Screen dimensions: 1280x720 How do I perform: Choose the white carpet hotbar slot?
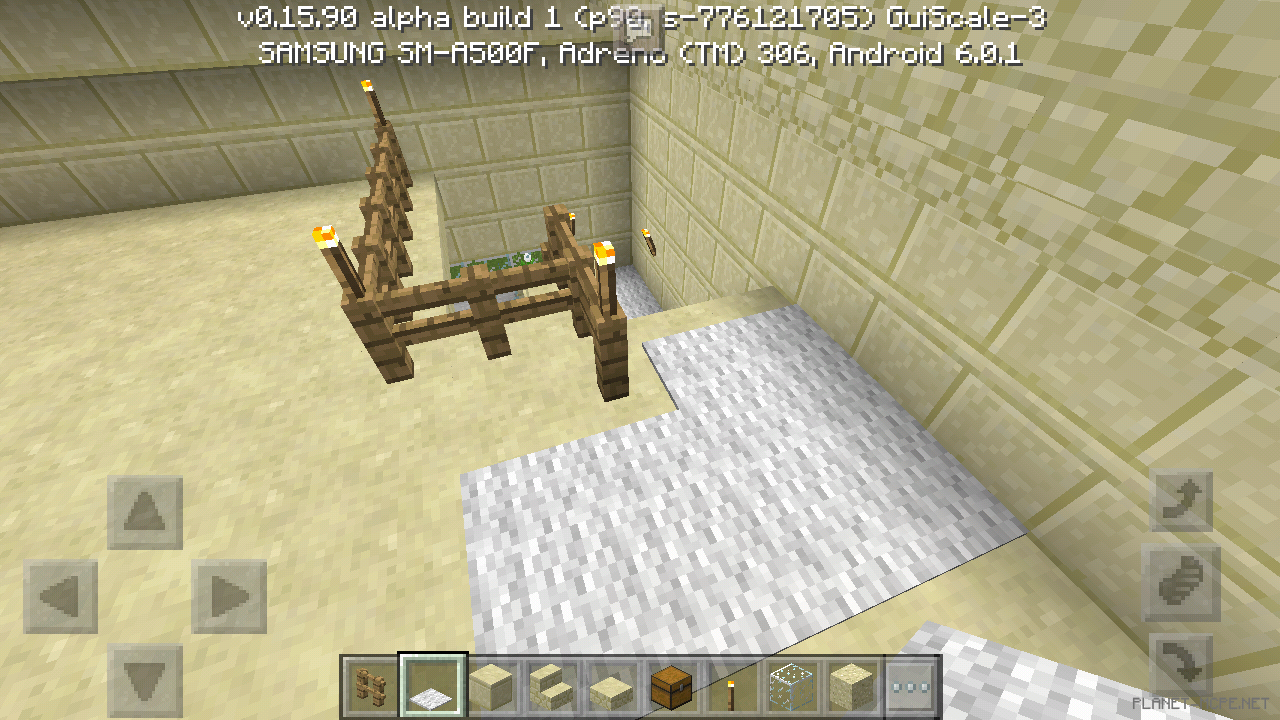433,687
